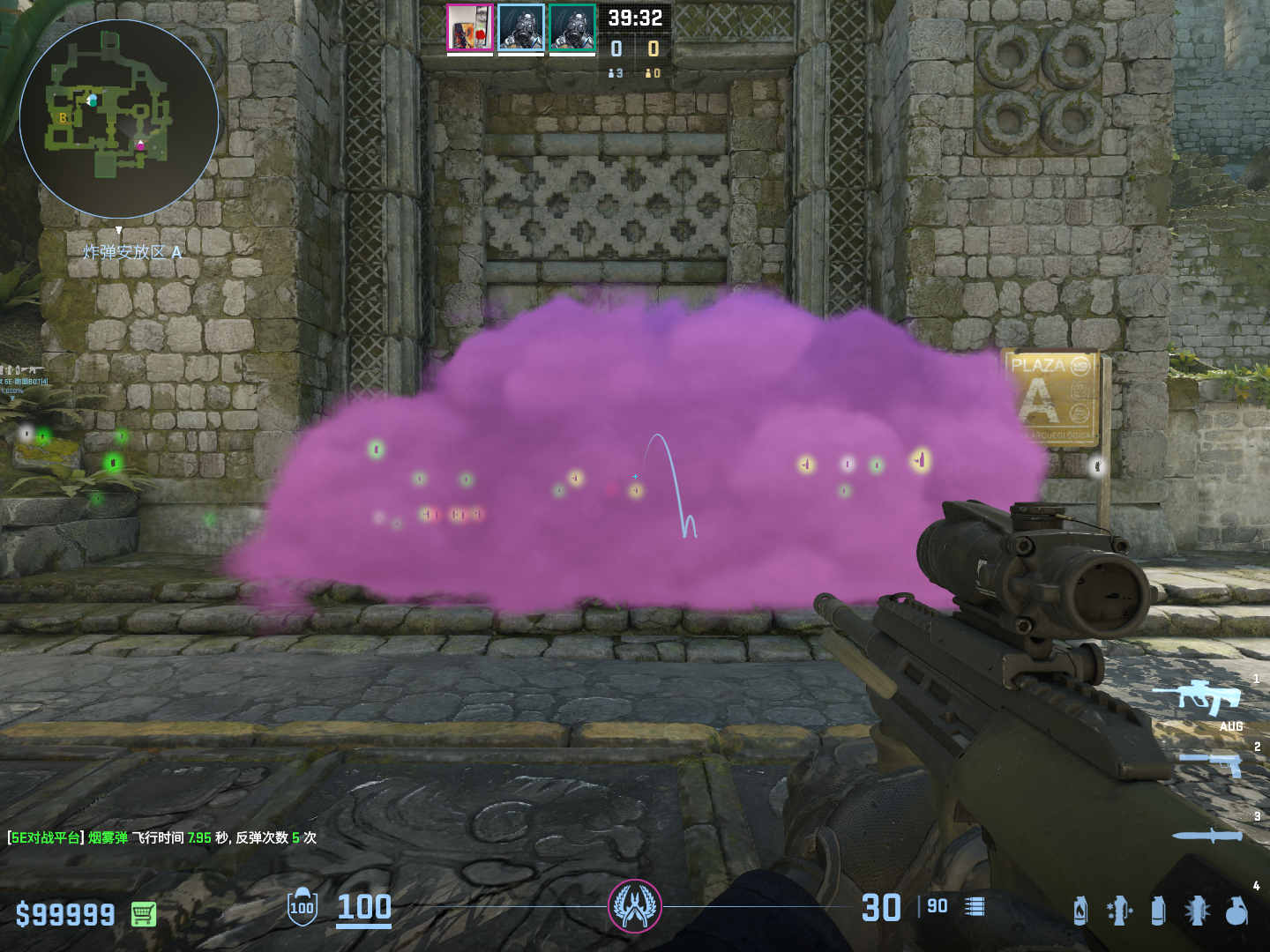Click the pink-ringed team emblem badge
The height and width of the screenshot is (952, 1270).
click(x=634, y=906)
